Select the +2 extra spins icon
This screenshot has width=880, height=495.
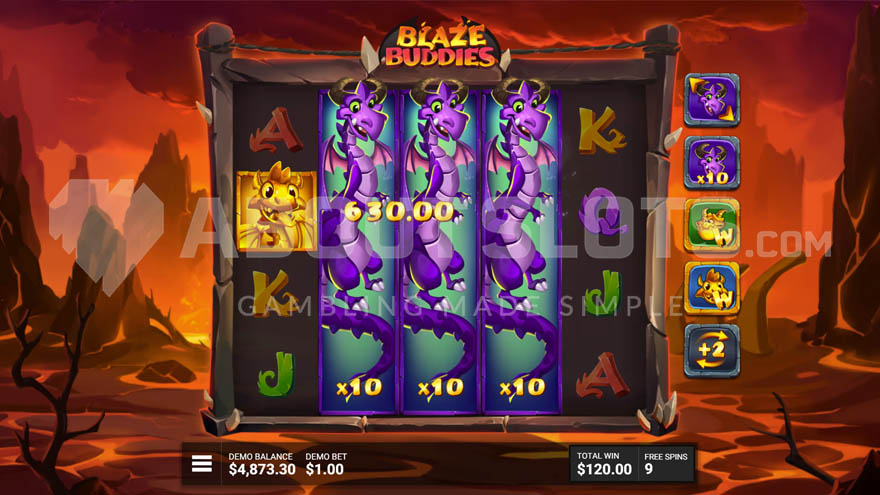pyautogui.click(x=711, y=351)
